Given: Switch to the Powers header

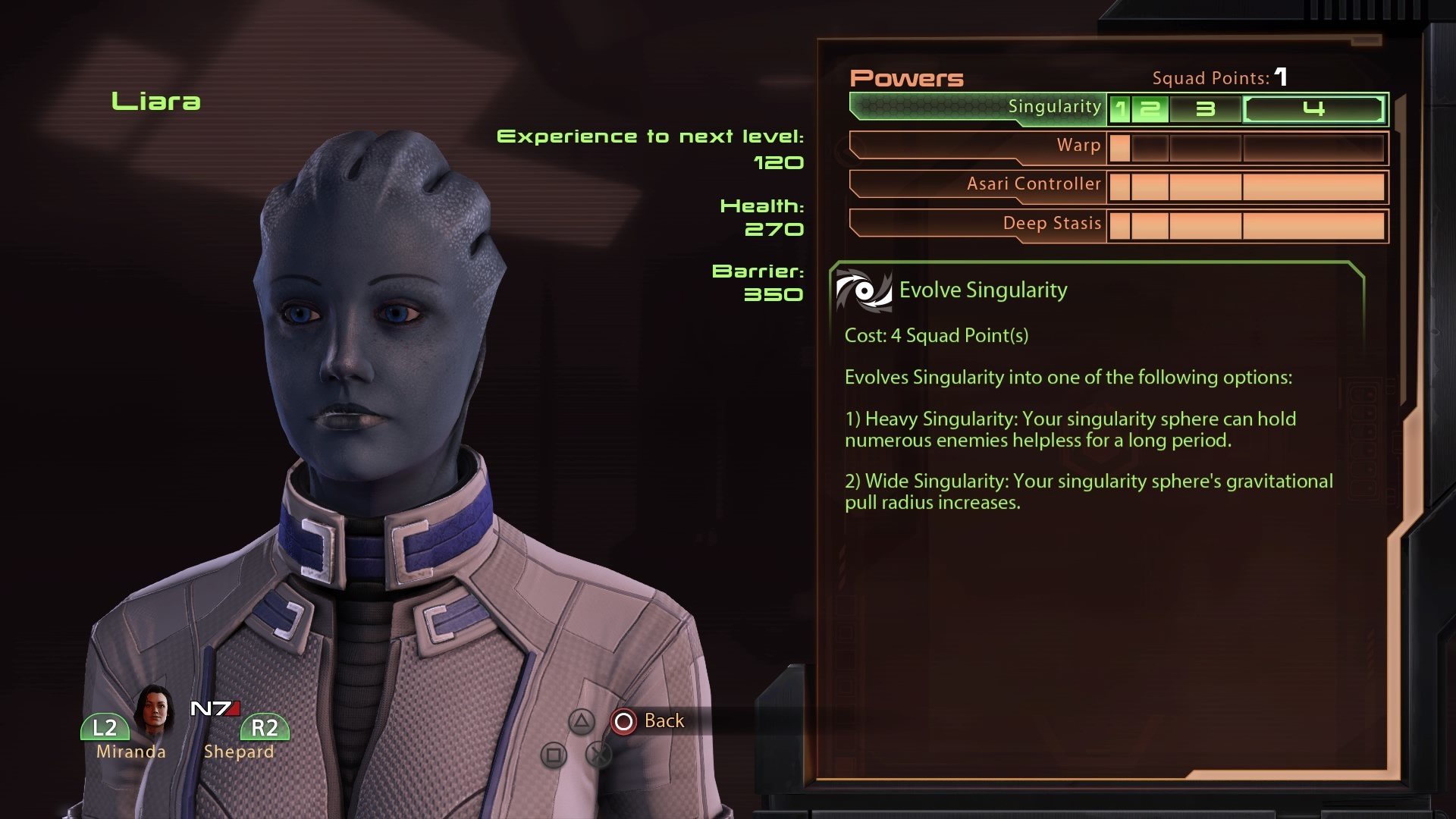Looking at the screenshot, I should coord(908,78).
